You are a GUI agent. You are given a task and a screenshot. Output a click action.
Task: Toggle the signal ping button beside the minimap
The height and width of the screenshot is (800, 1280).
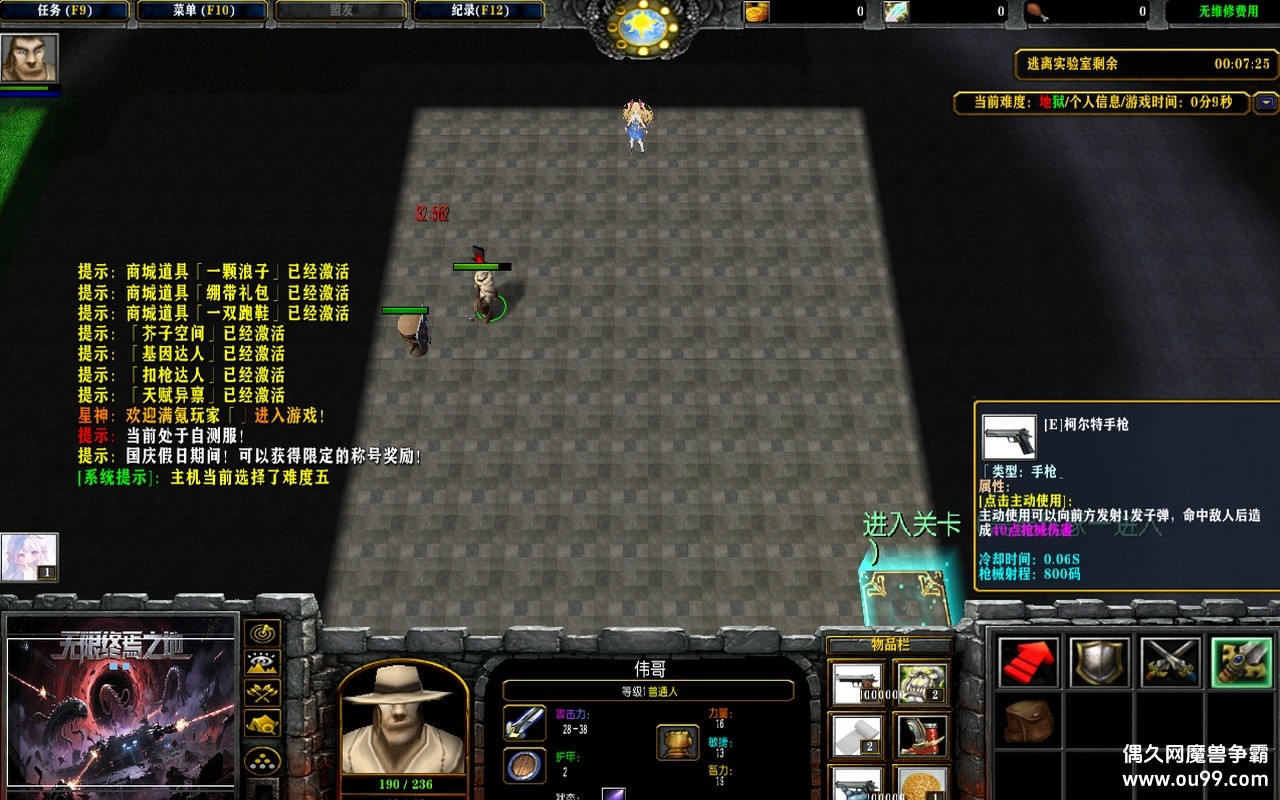pyautogui.click(x=262, y=634)
